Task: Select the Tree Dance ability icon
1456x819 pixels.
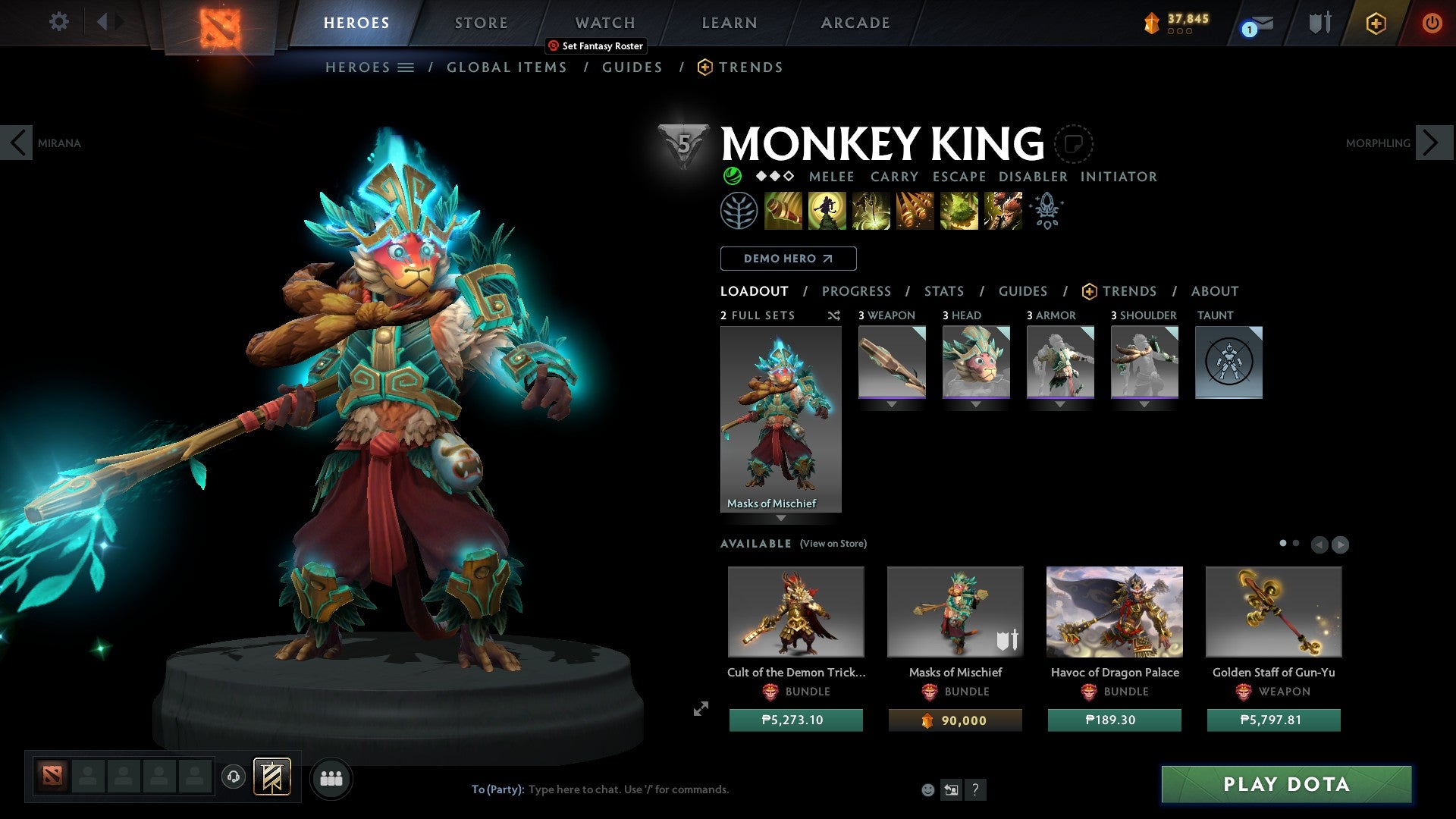Action: pyautogui.click(x=829, y=211)
